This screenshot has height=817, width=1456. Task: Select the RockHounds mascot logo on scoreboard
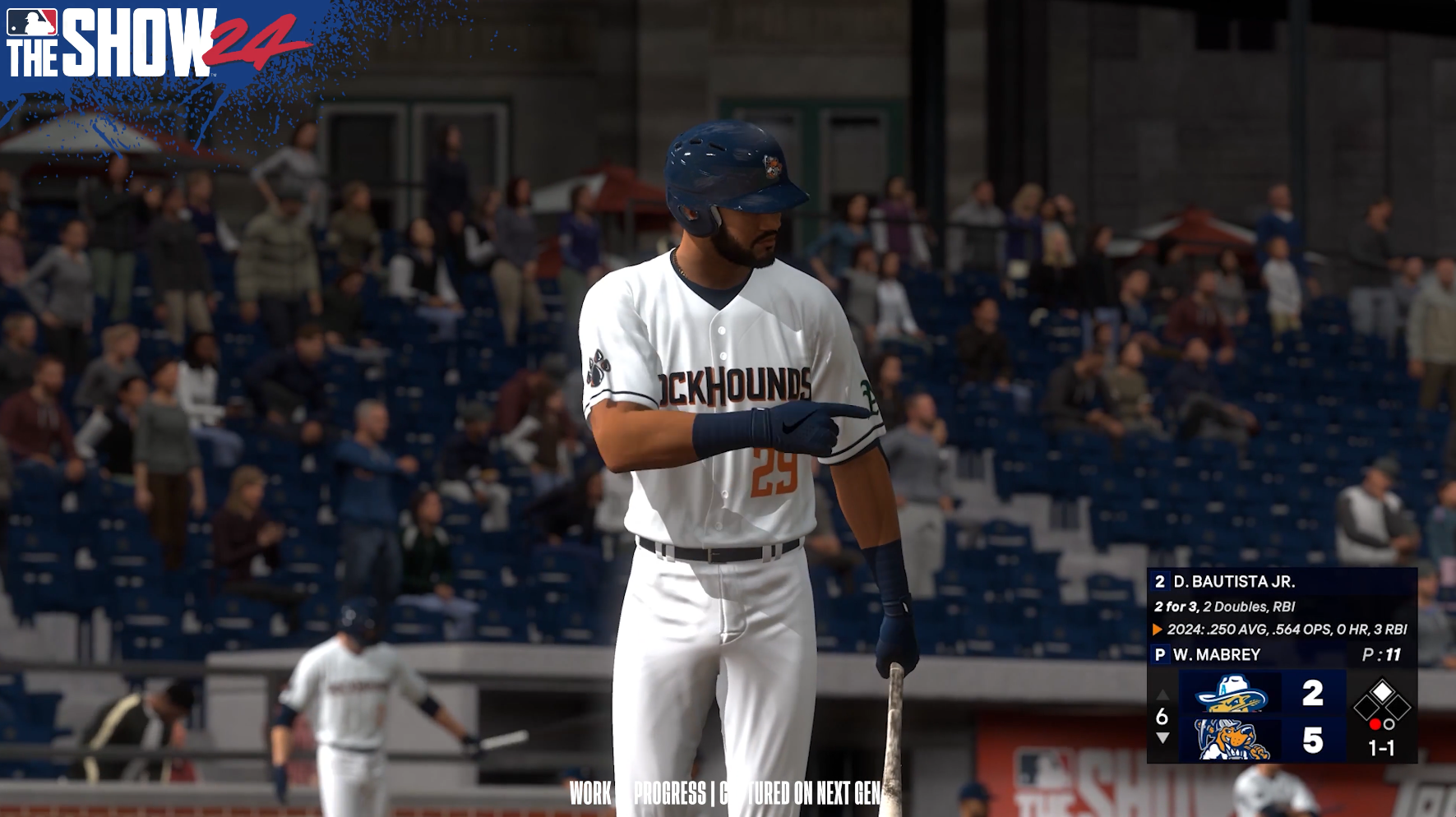[1231, 737]
